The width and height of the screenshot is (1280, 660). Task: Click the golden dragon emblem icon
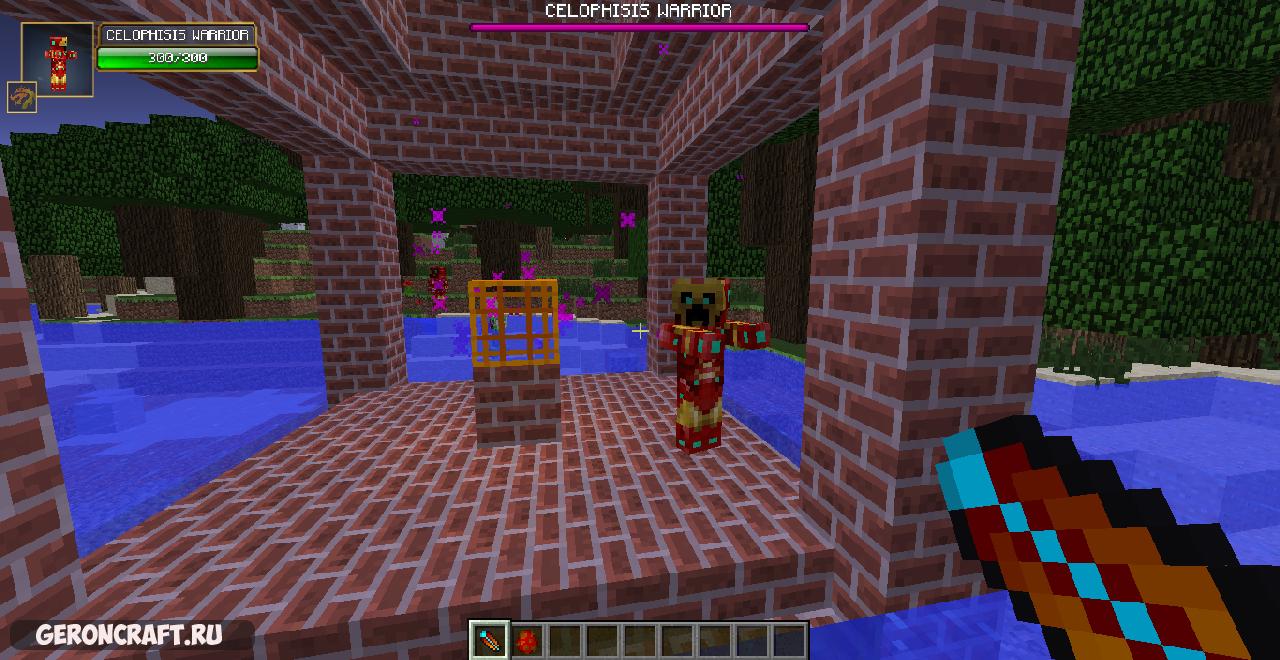coord(21,97)
